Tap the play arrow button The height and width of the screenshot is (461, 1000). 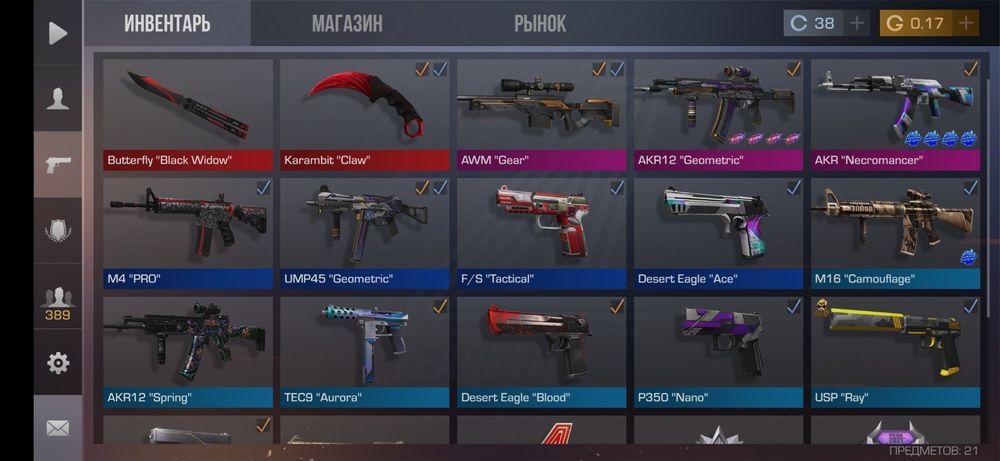click(x=58, y=33)
